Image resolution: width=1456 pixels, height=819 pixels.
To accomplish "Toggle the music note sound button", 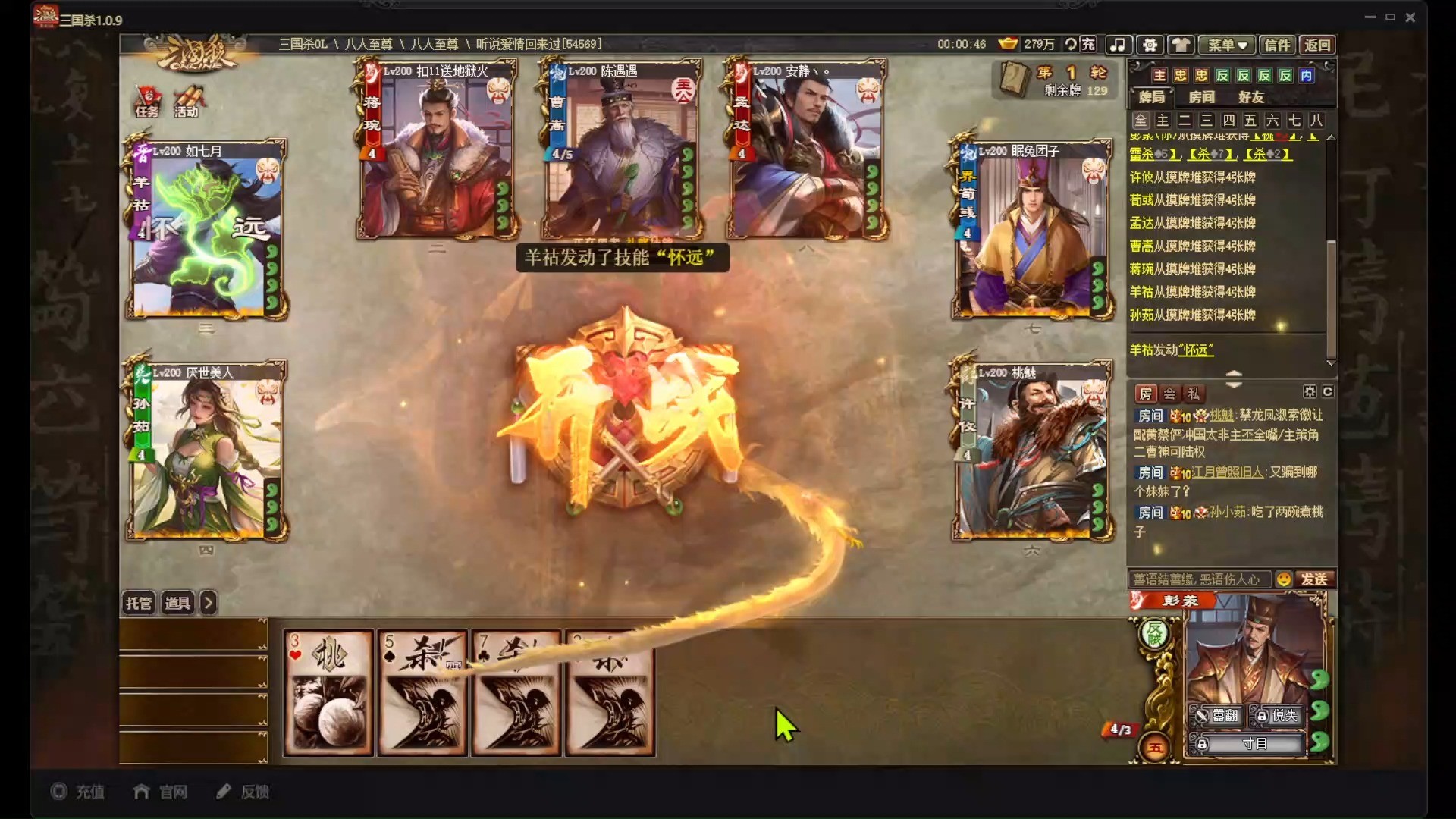I will 1118,45.
